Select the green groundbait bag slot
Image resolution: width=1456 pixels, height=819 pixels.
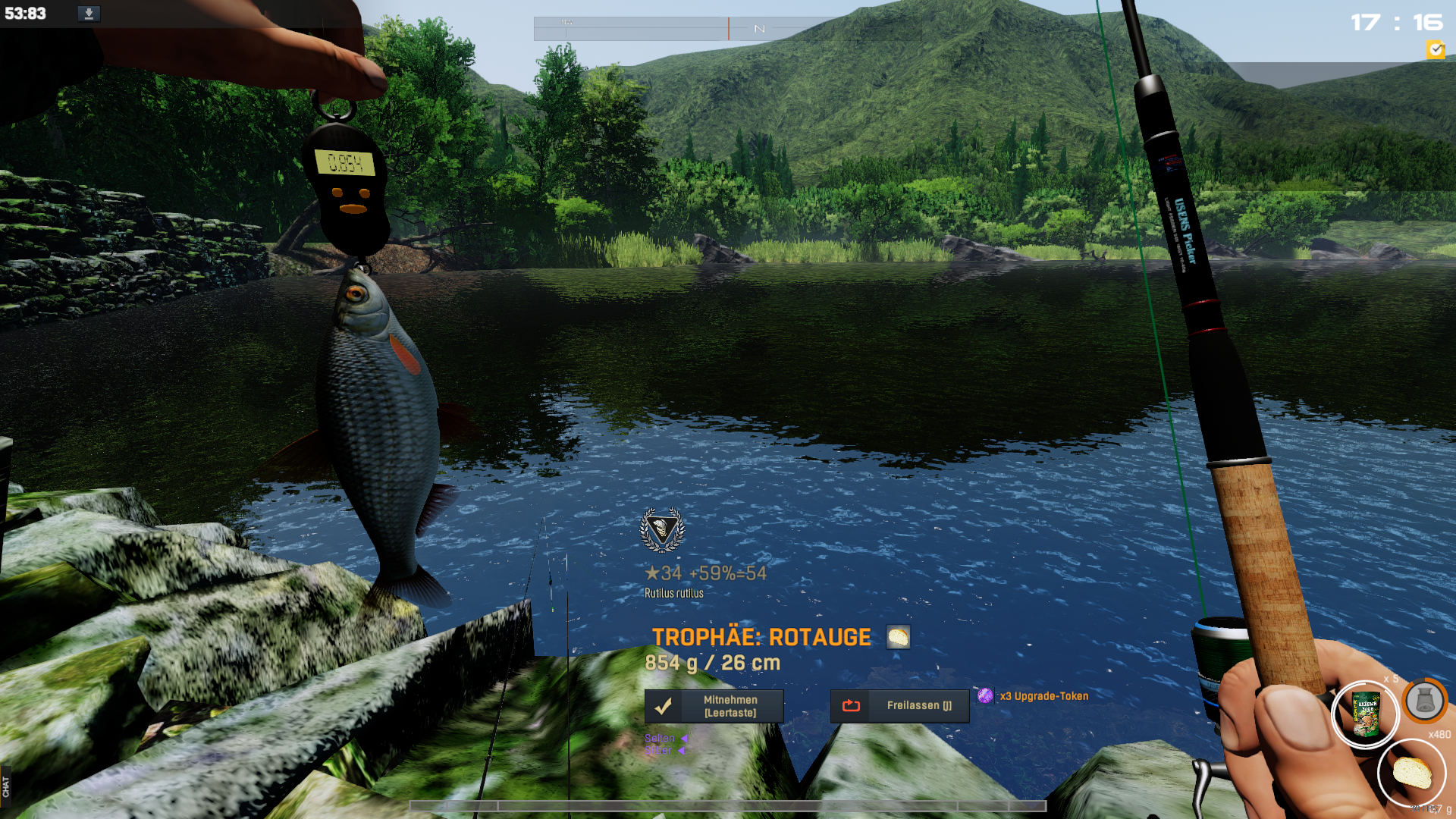[x=1366, y=715]
